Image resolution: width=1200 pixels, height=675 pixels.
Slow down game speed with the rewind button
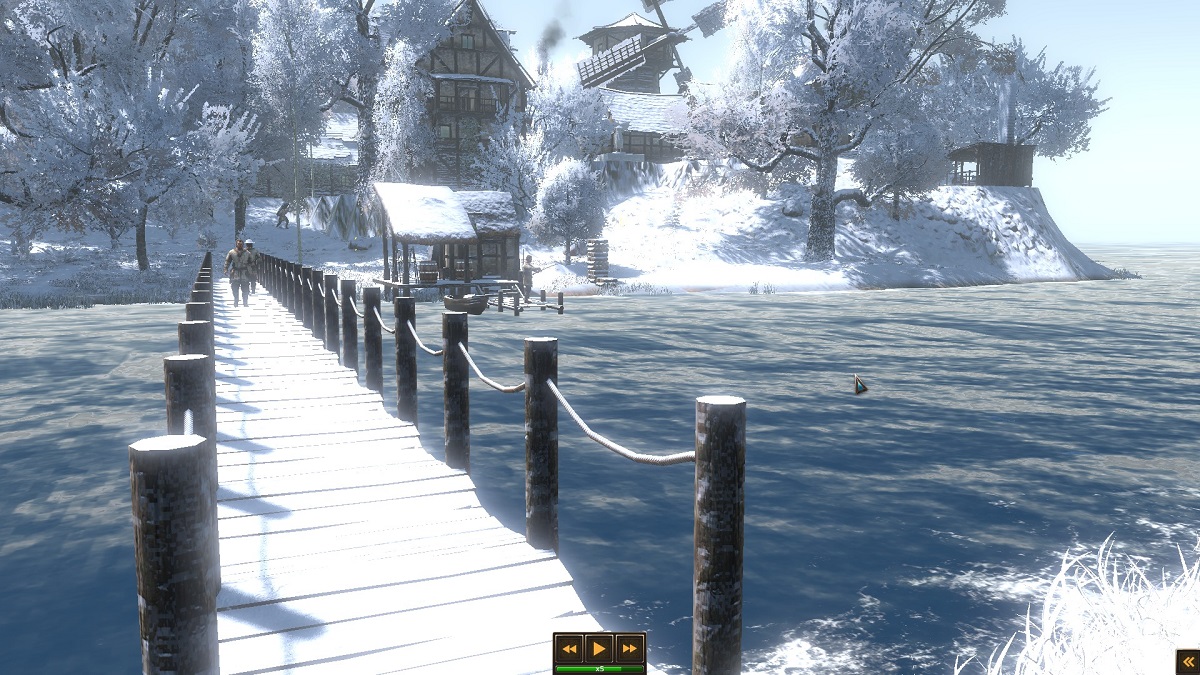tap(569, 648)
